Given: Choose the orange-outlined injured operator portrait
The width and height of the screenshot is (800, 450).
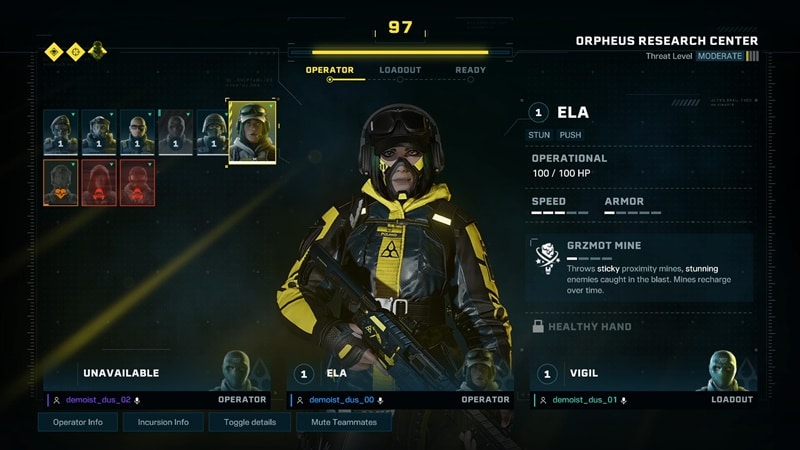Looking at the screenshot, I should pyautogui.click(x=60, y=183).
